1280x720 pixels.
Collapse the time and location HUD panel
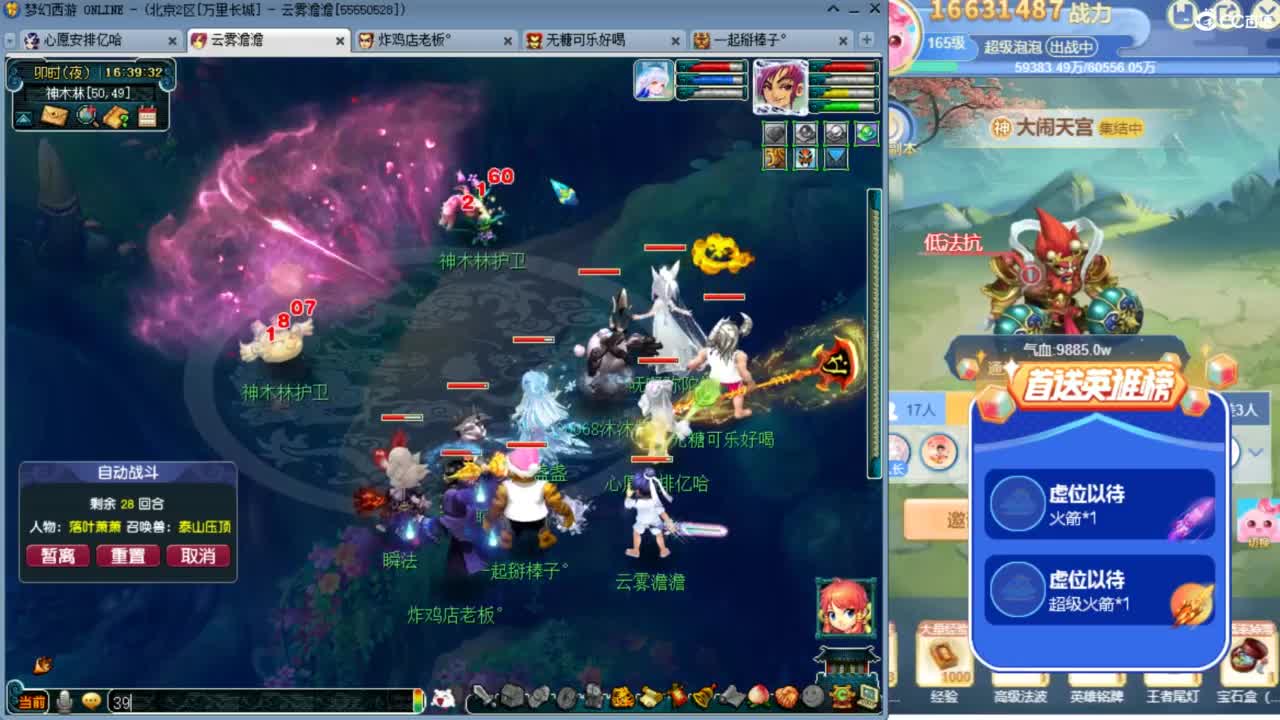coord(25,115)
